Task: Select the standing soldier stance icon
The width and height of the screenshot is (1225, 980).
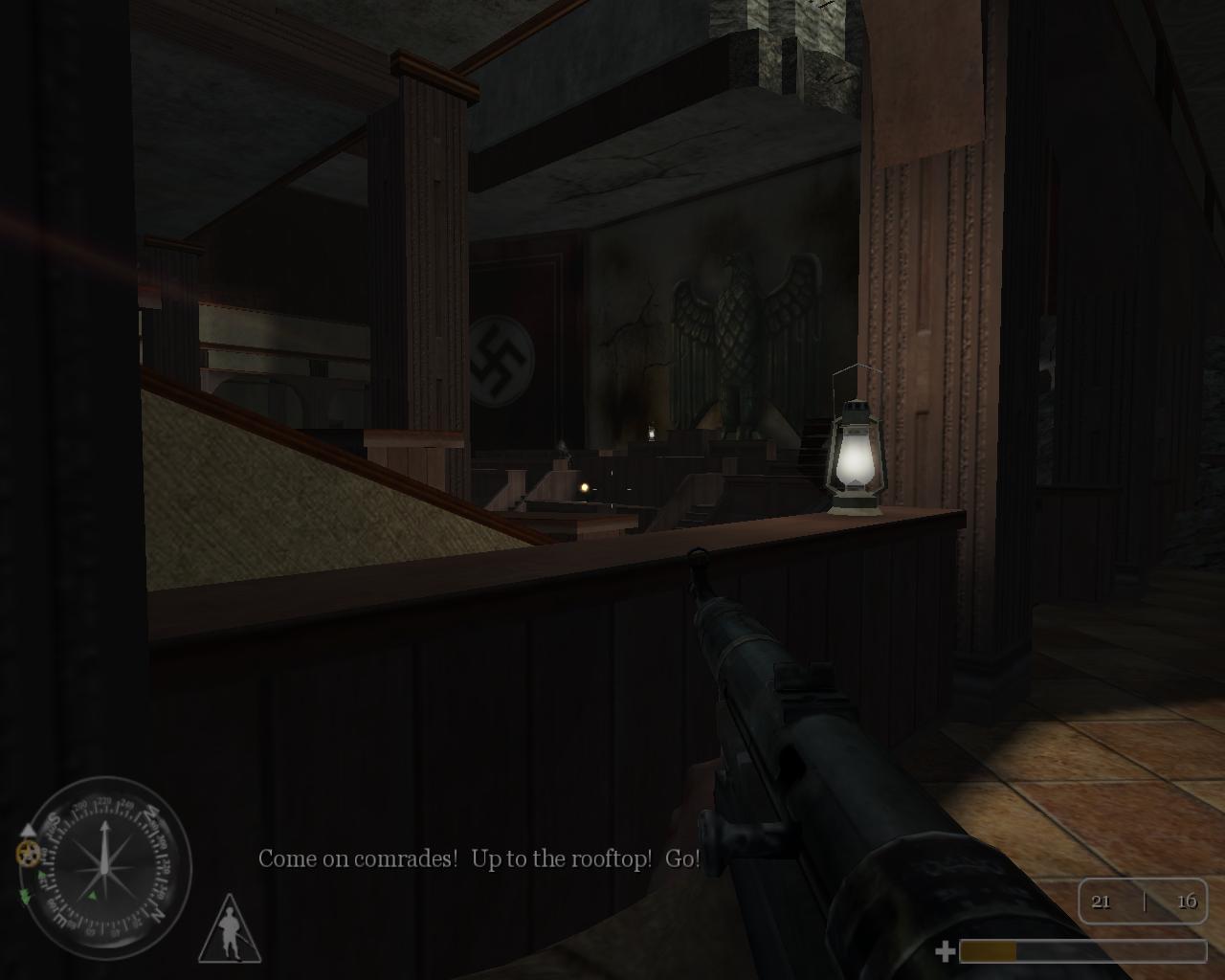Action: click(x=230, y=930)
